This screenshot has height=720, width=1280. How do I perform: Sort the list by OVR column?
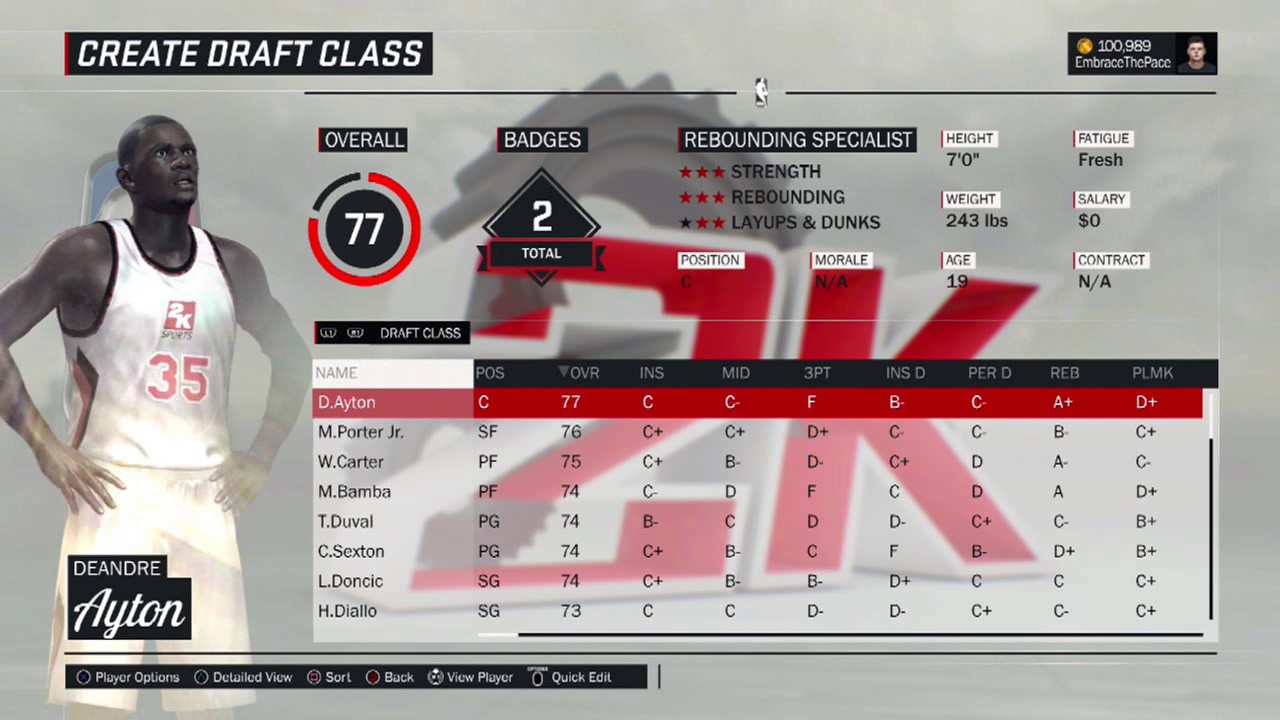pos(579,373)
